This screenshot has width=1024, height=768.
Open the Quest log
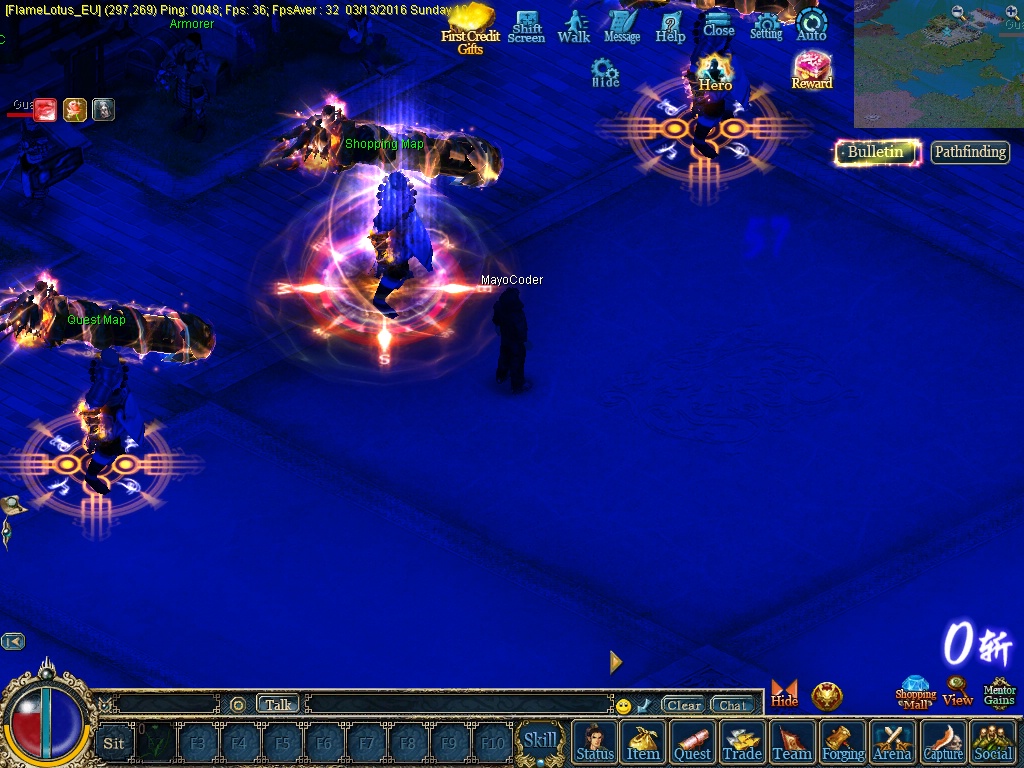click(692, 742)
